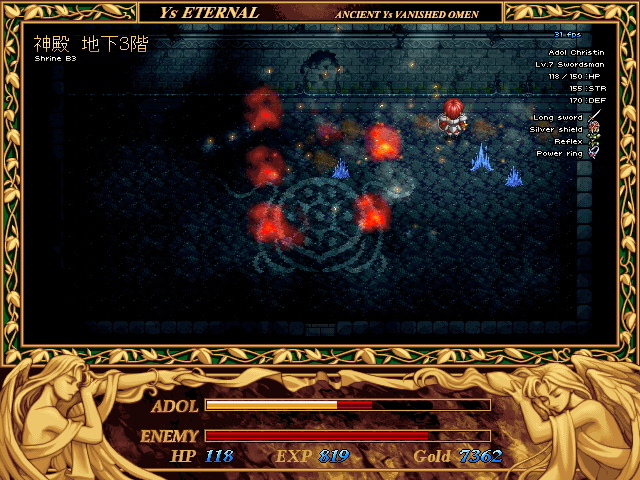
Task: Select the Silver shield equipment icon
Action: (594, 129)
